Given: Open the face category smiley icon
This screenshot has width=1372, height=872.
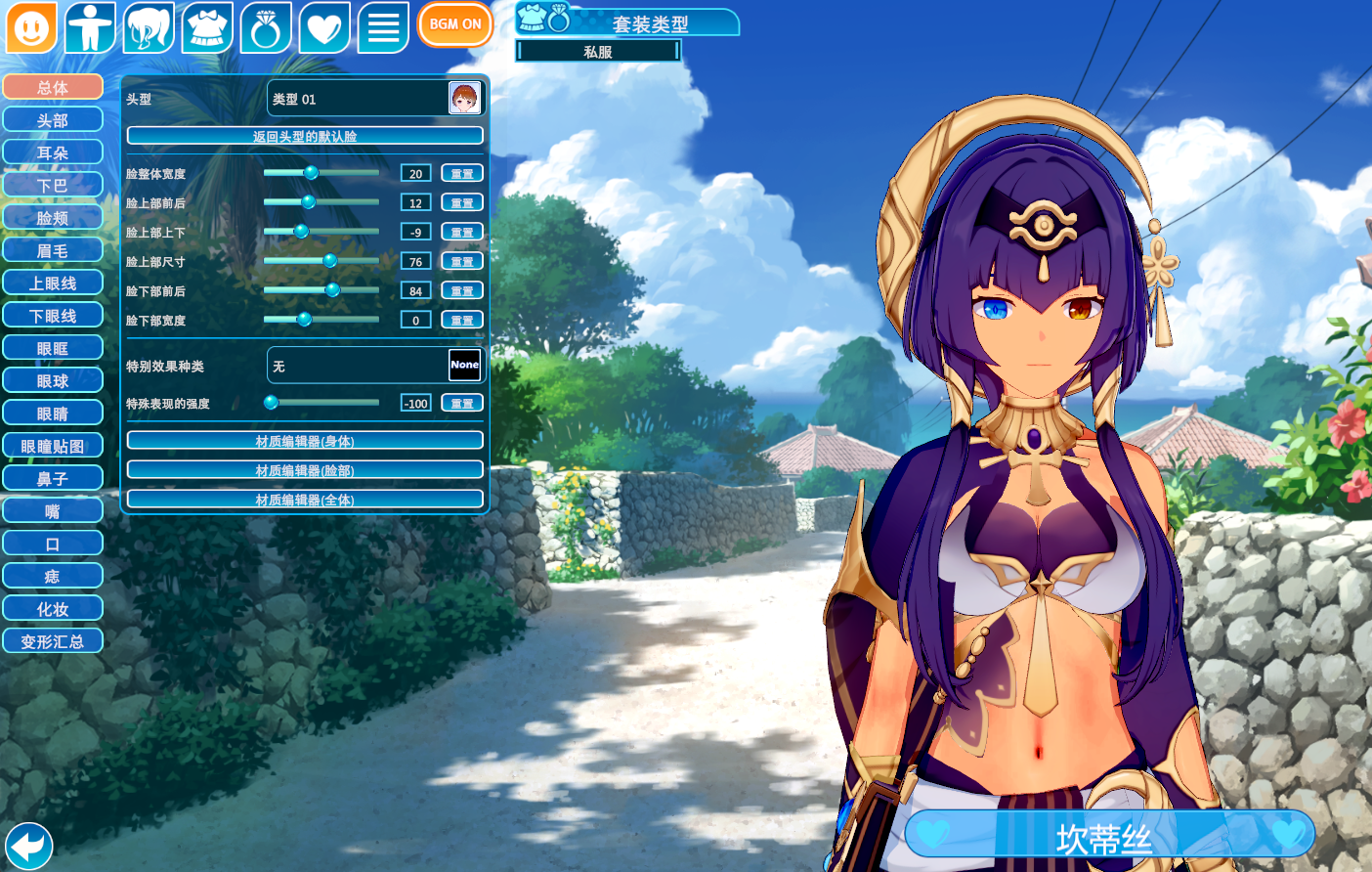Looking at the screenshot, I should pos(31,27).
